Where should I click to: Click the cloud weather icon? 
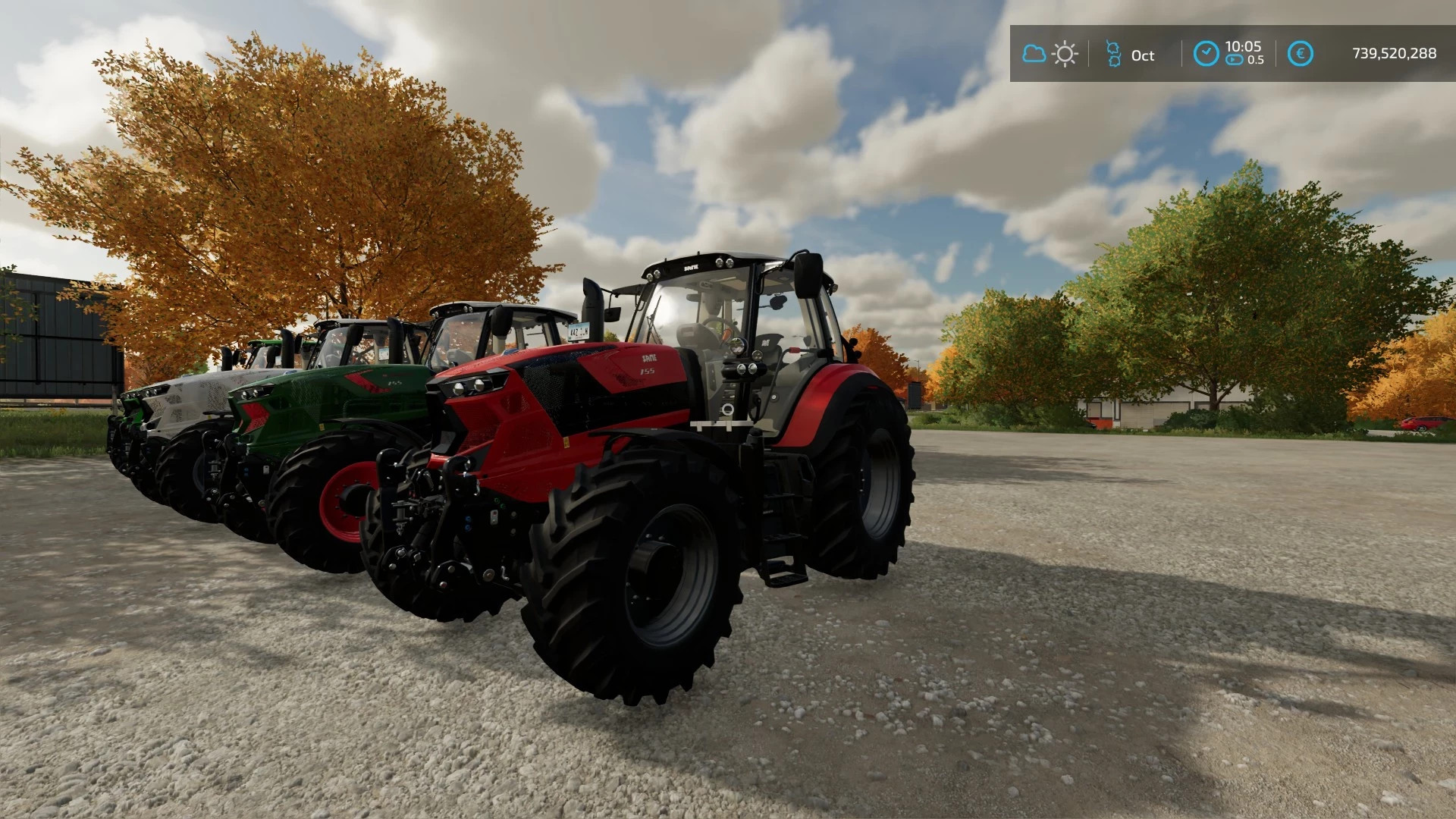pos(1034,52)
